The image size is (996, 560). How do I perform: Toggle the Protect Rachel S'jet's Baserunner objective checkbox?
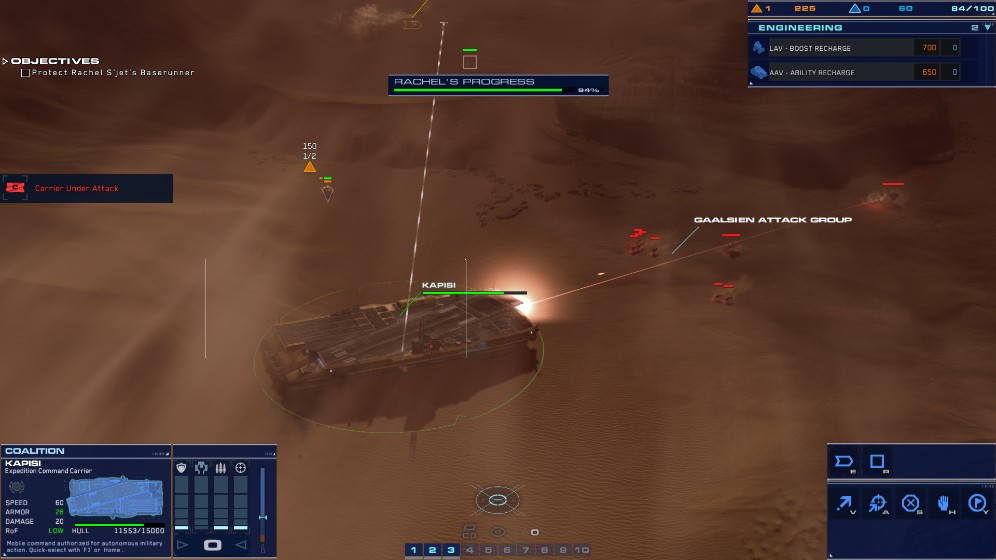pyautogui.click(x=25, y=73)
